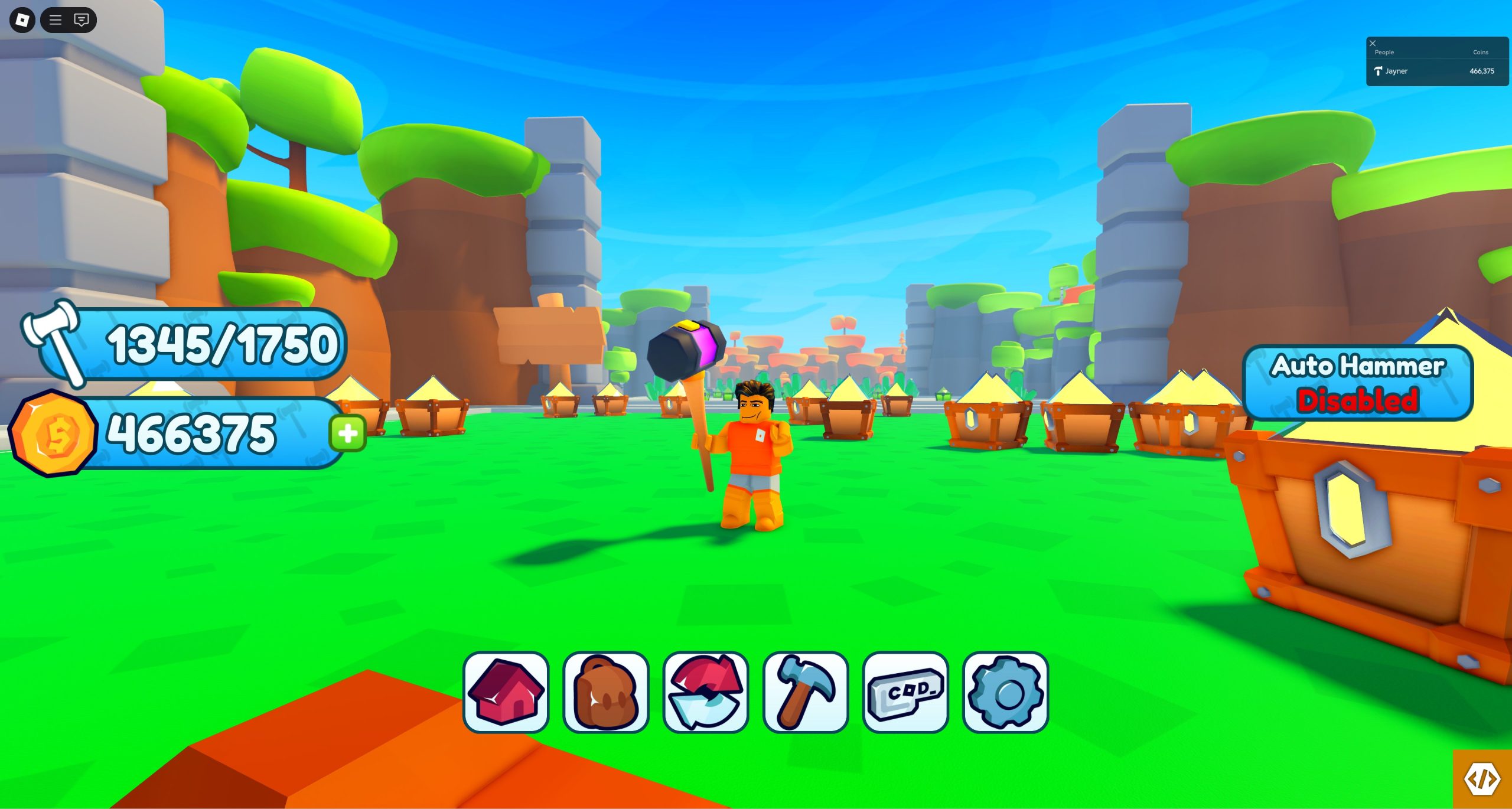This screenshot has width=1512, height=809.
Task: Open the hamburger menu in top bar
Action: [x=56, y=20]
